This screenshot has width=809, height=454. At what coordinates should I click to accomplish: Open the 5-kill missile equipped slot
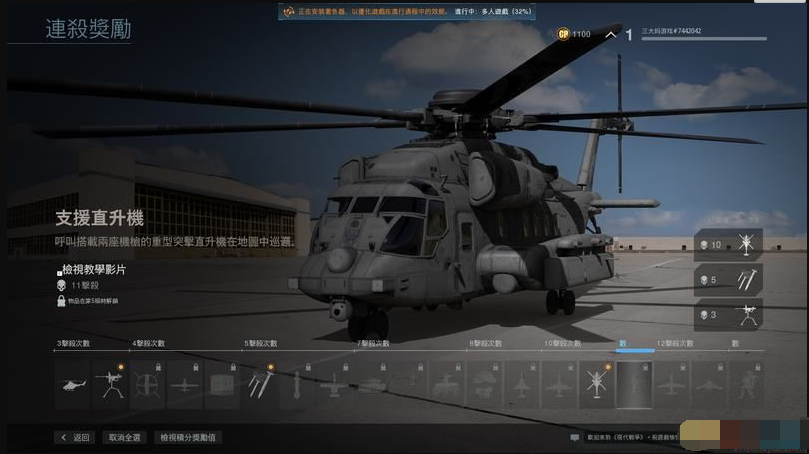pyautogui.click(x=729, y=280)
